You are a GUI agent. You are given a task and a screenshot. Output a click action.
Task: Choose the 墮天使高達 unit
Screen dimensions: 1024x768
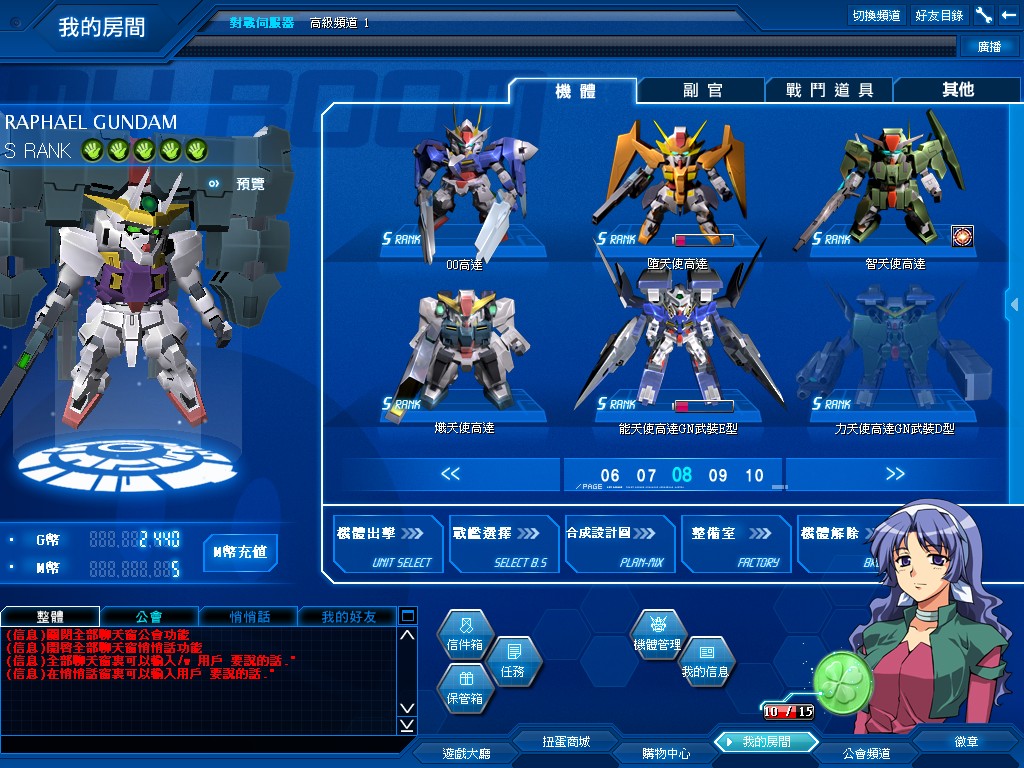(x=676, y=185)
